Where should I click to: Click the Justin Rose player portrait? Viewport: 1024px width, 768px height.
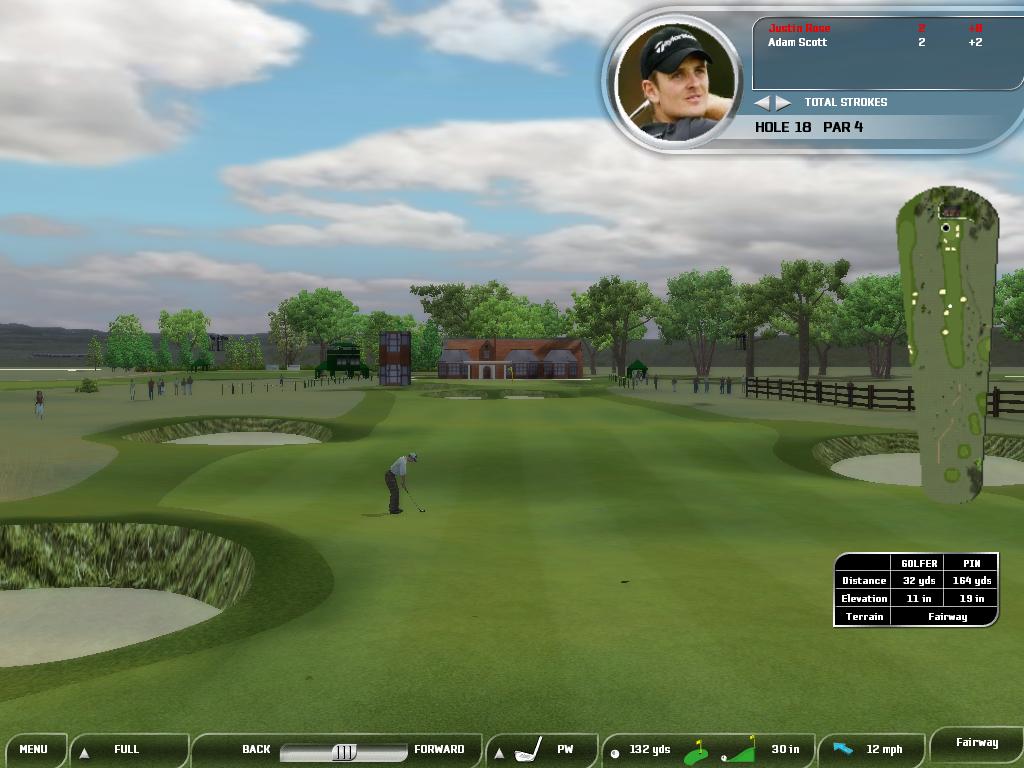tap(677, 80)
